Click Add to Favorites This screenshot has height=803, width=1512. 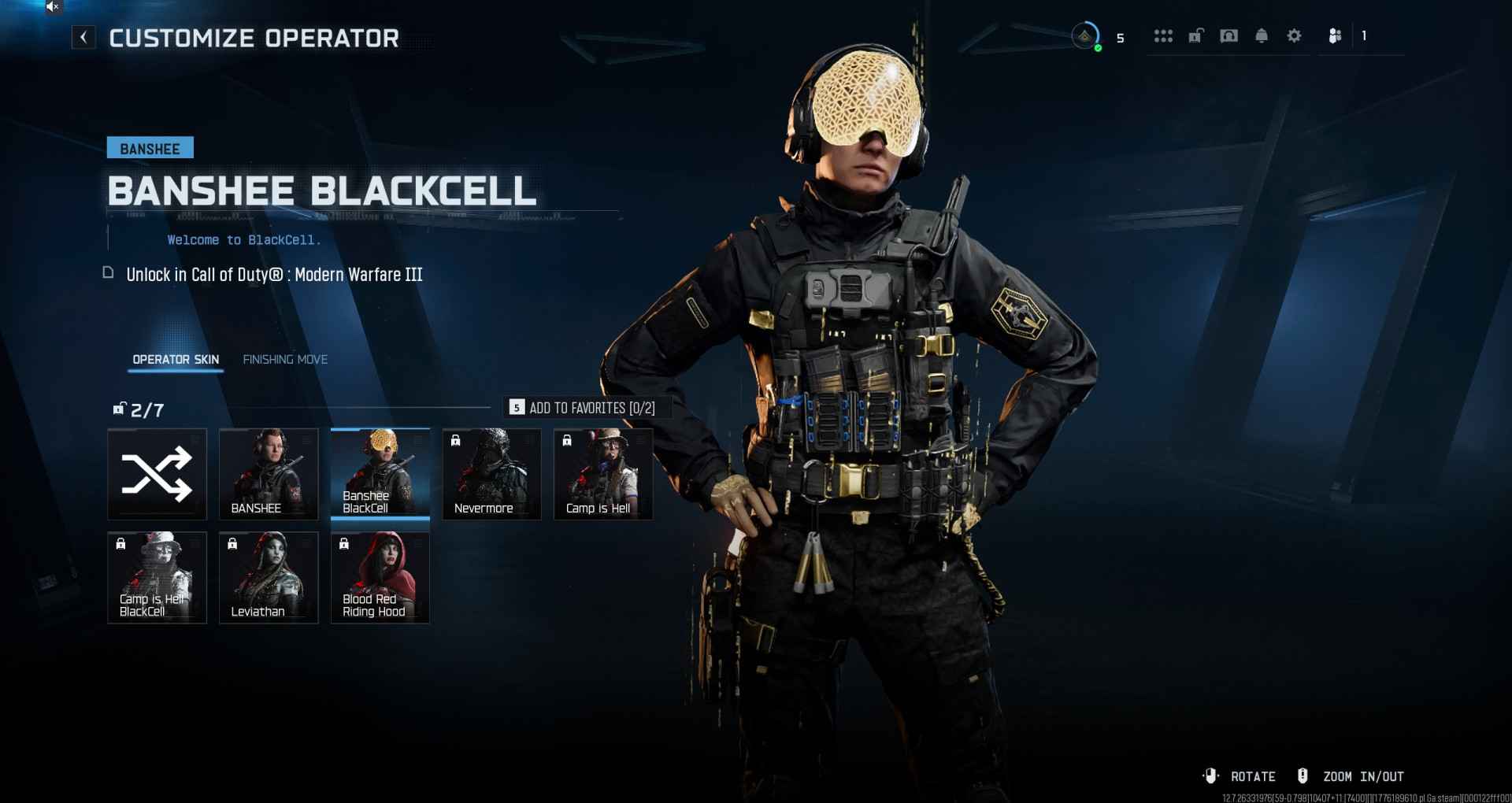coord(583,408)
